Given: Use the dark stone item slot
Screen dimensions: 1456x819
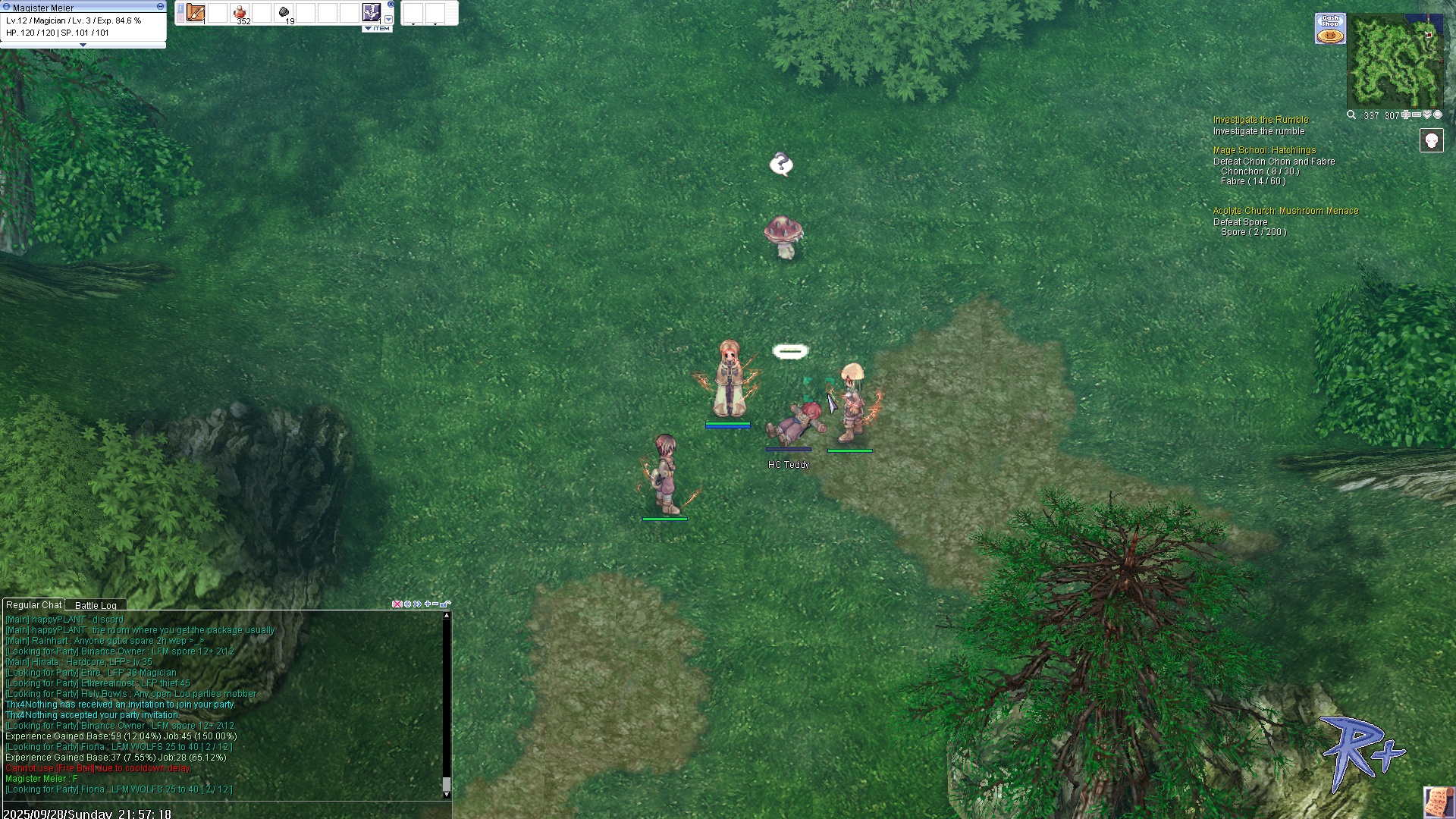Looking at the screenshot, I should click(284, 13).
